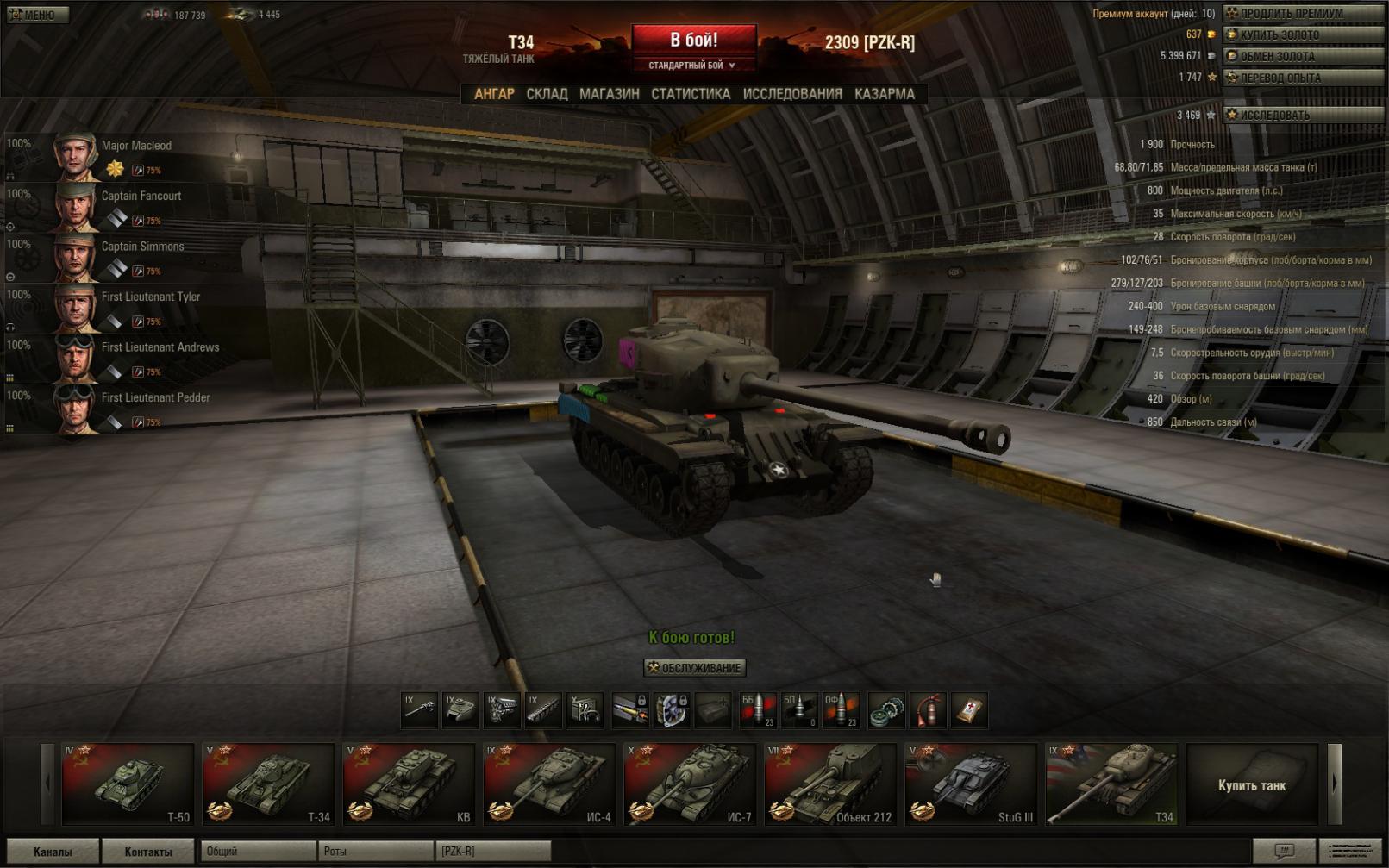
Task: Select crew member Major Macleod
Action: tap(135, 146)
